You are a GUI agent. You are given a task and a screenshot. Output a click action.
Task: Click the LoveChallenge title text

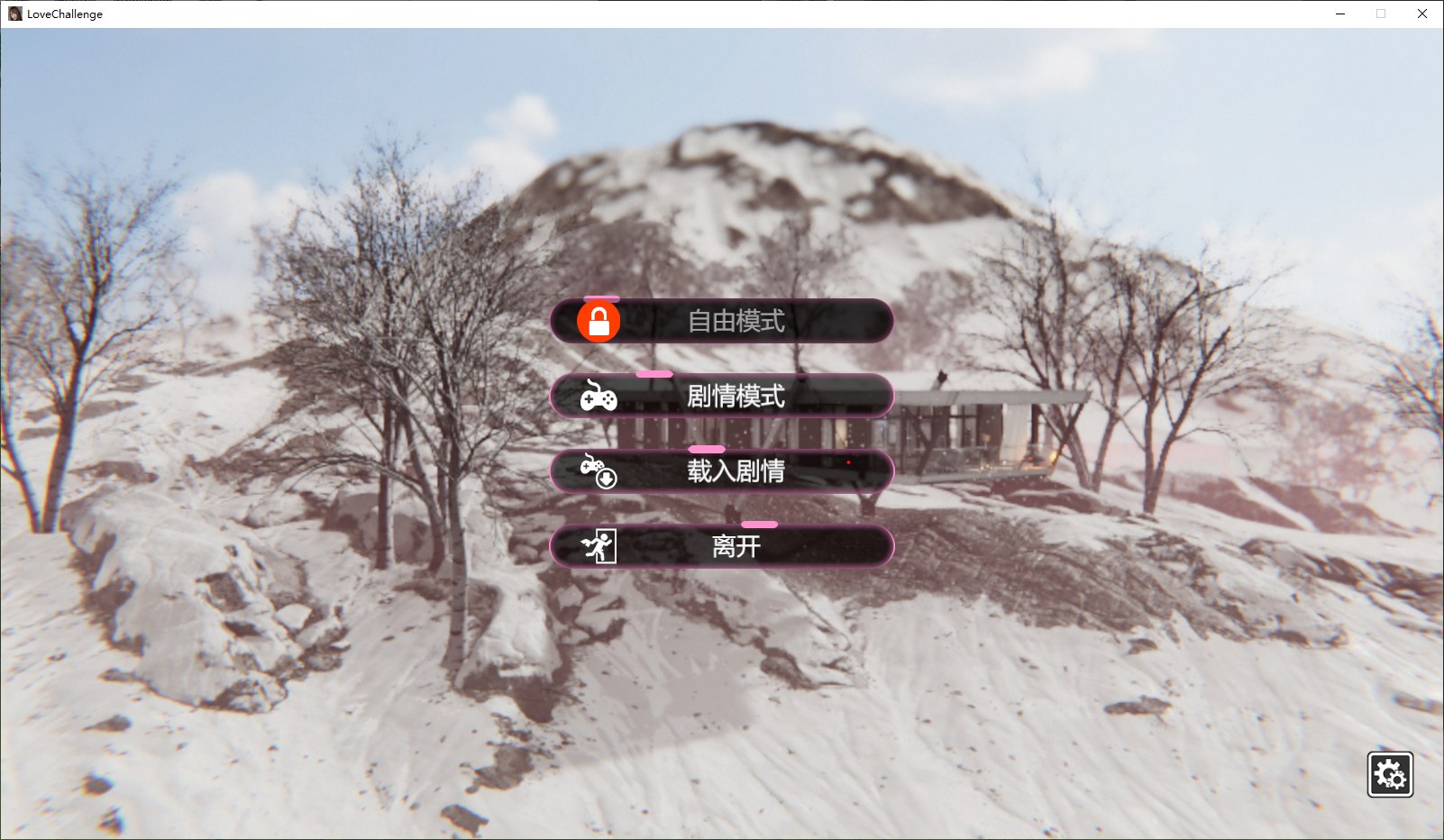67,14
